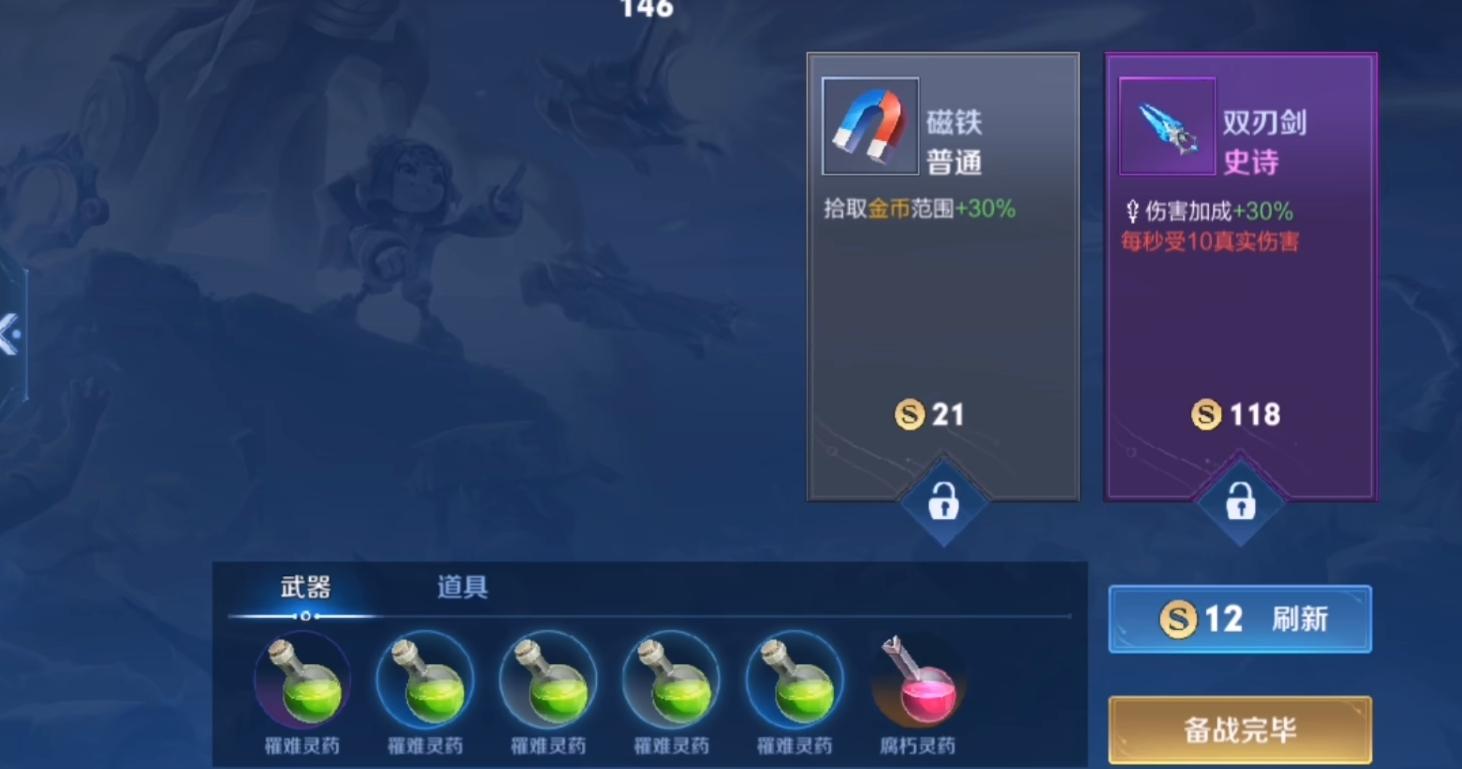1462x769 pixels.
Task: Select the pink 腐朽灵药 potion
Action: coord(917,684)
